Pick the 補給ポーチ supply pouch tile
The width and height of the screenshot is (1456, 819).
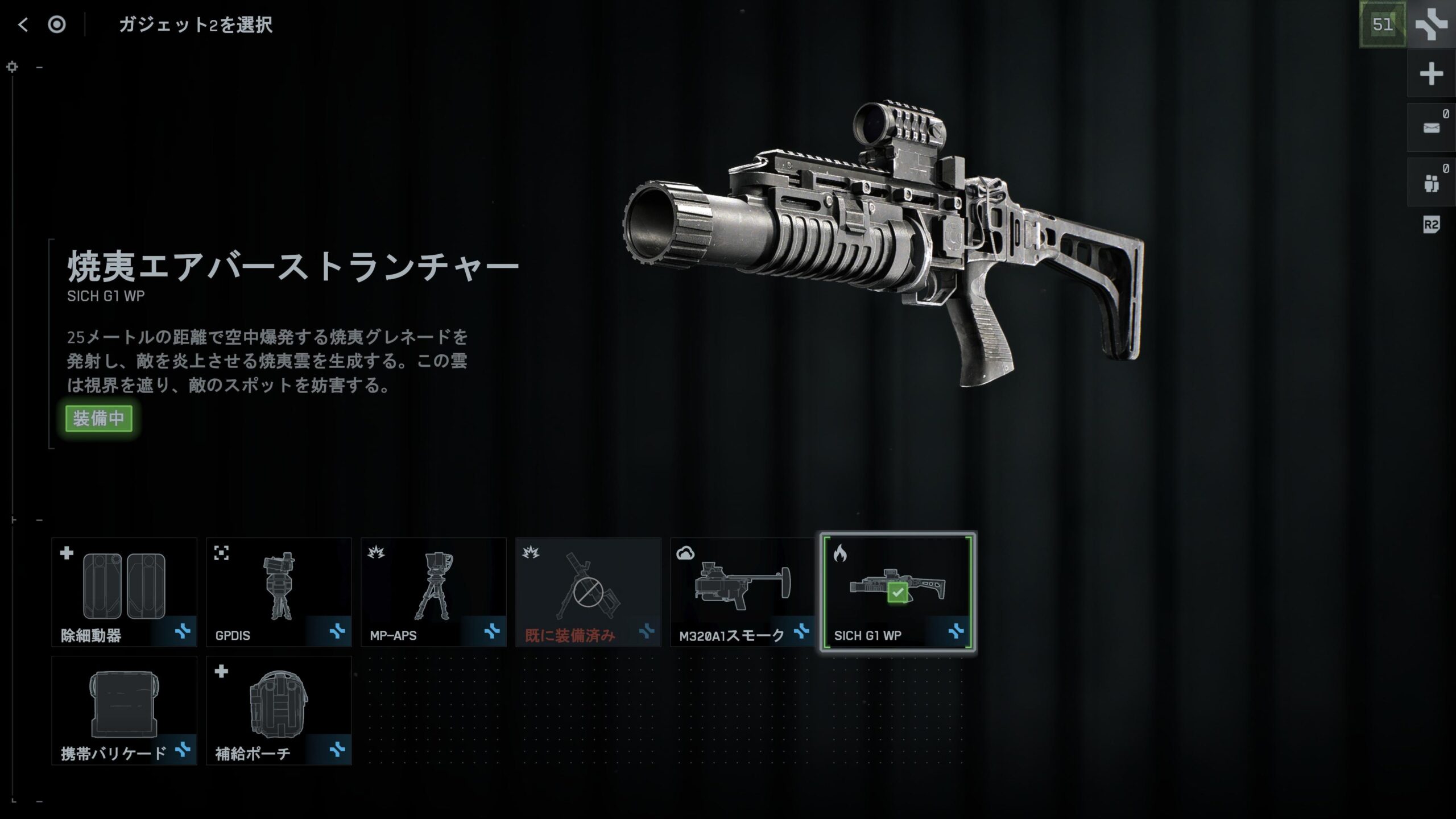tap(279, 710)
